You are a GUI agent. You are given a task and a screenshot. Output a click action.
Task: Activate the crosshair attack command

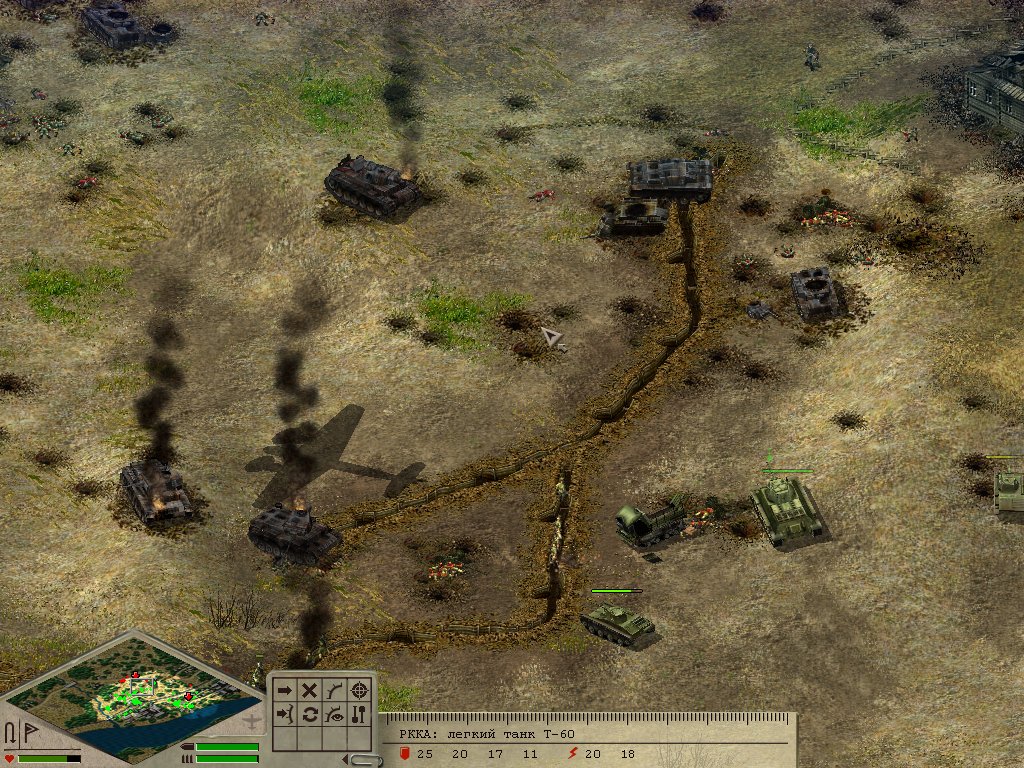(x=360, y=690)
